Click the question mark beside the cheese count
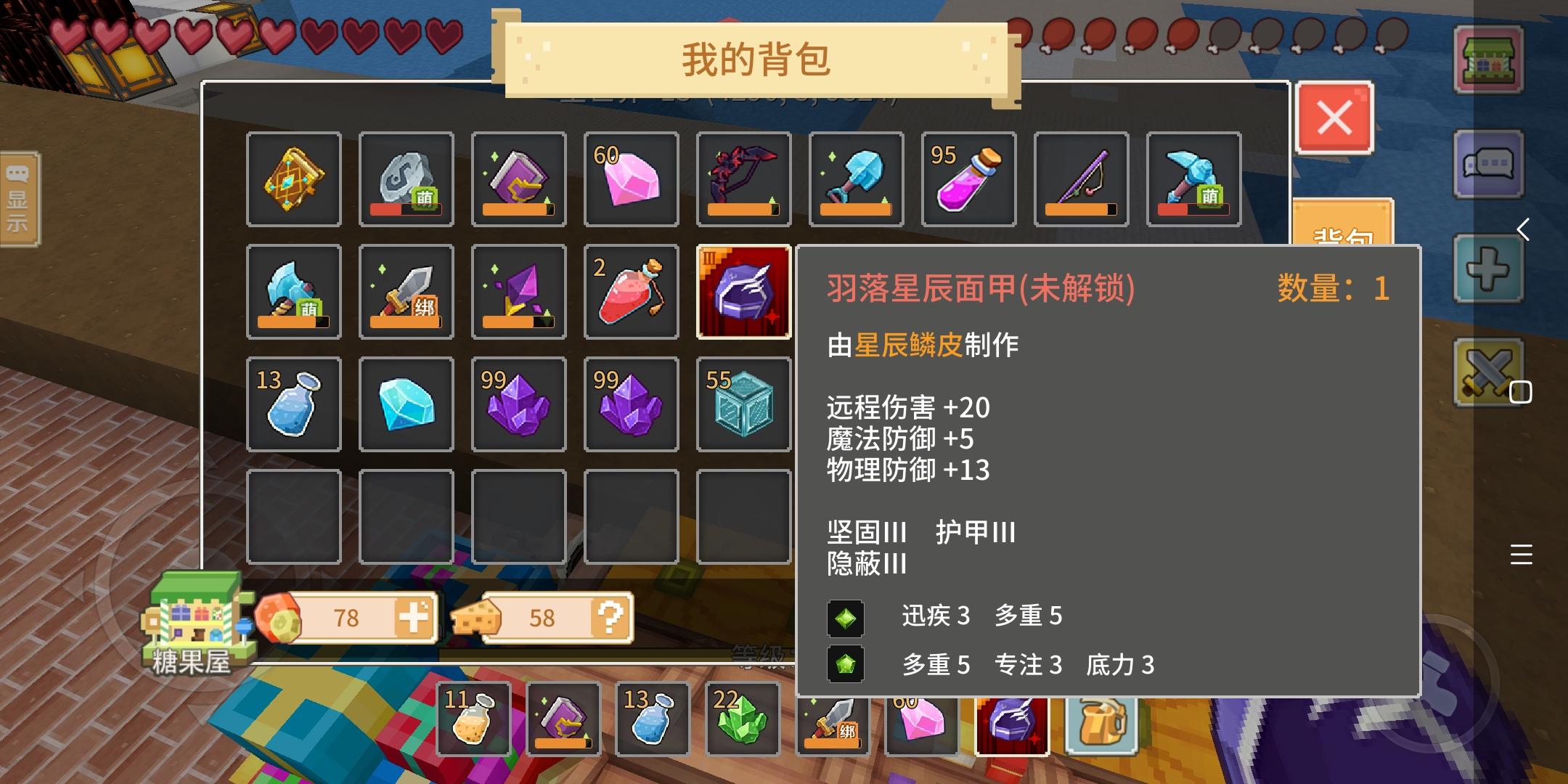 pyautogui.click(x=612, y=618)
